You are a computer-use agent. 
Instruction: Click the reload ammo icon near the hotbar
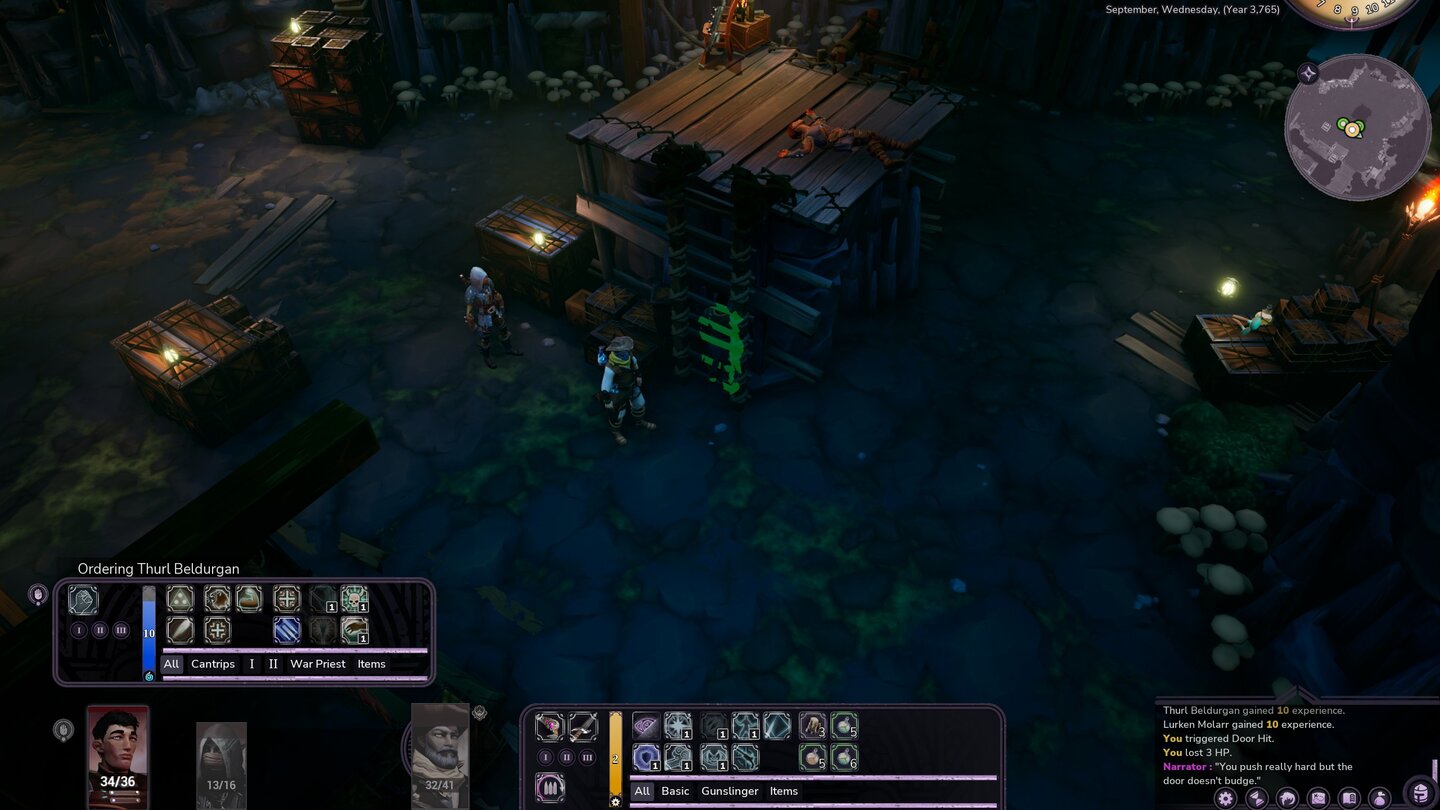tap(552, 789)
